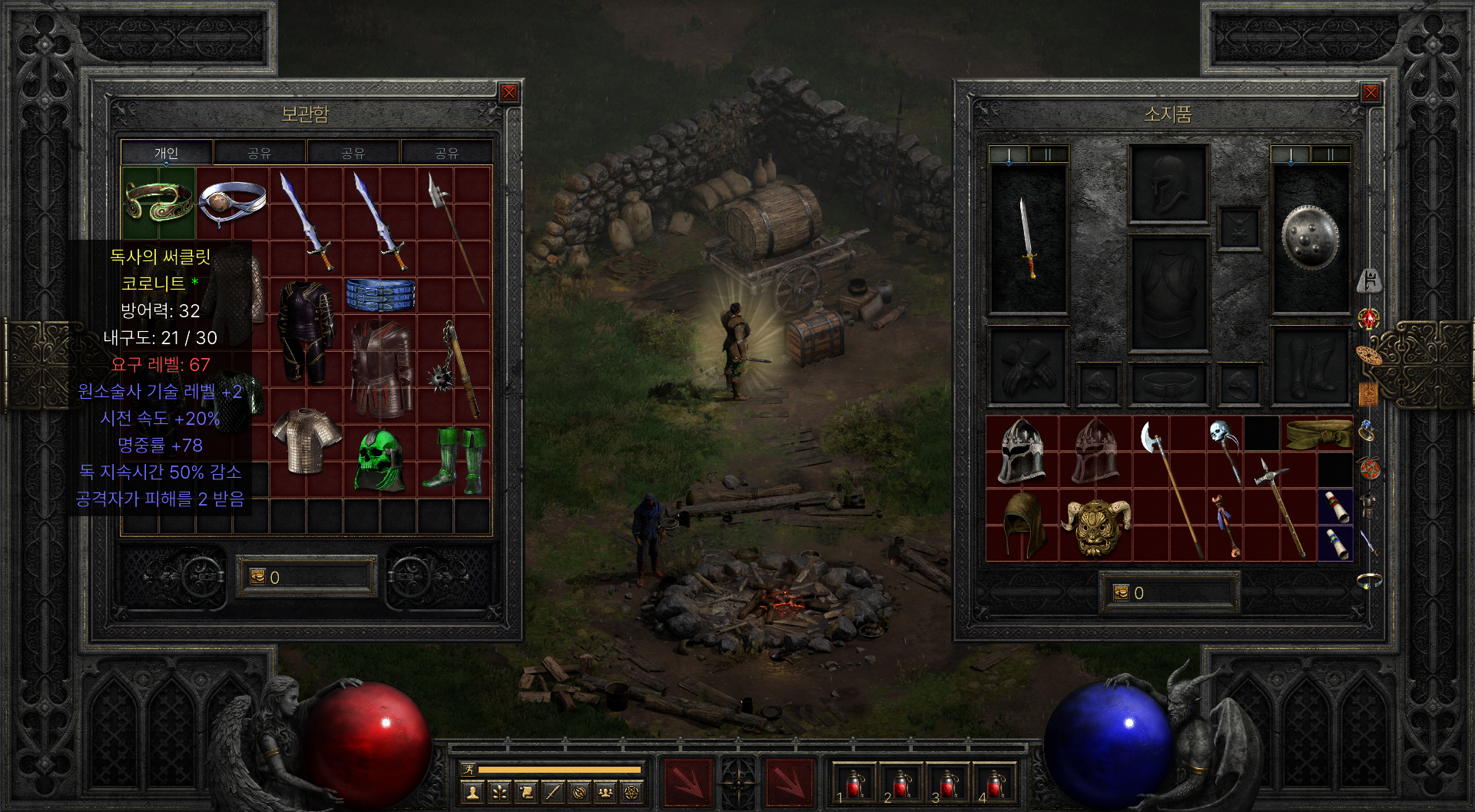
Task: Grab the olive sash in inventory
Action: click(x=1318, y=433)
